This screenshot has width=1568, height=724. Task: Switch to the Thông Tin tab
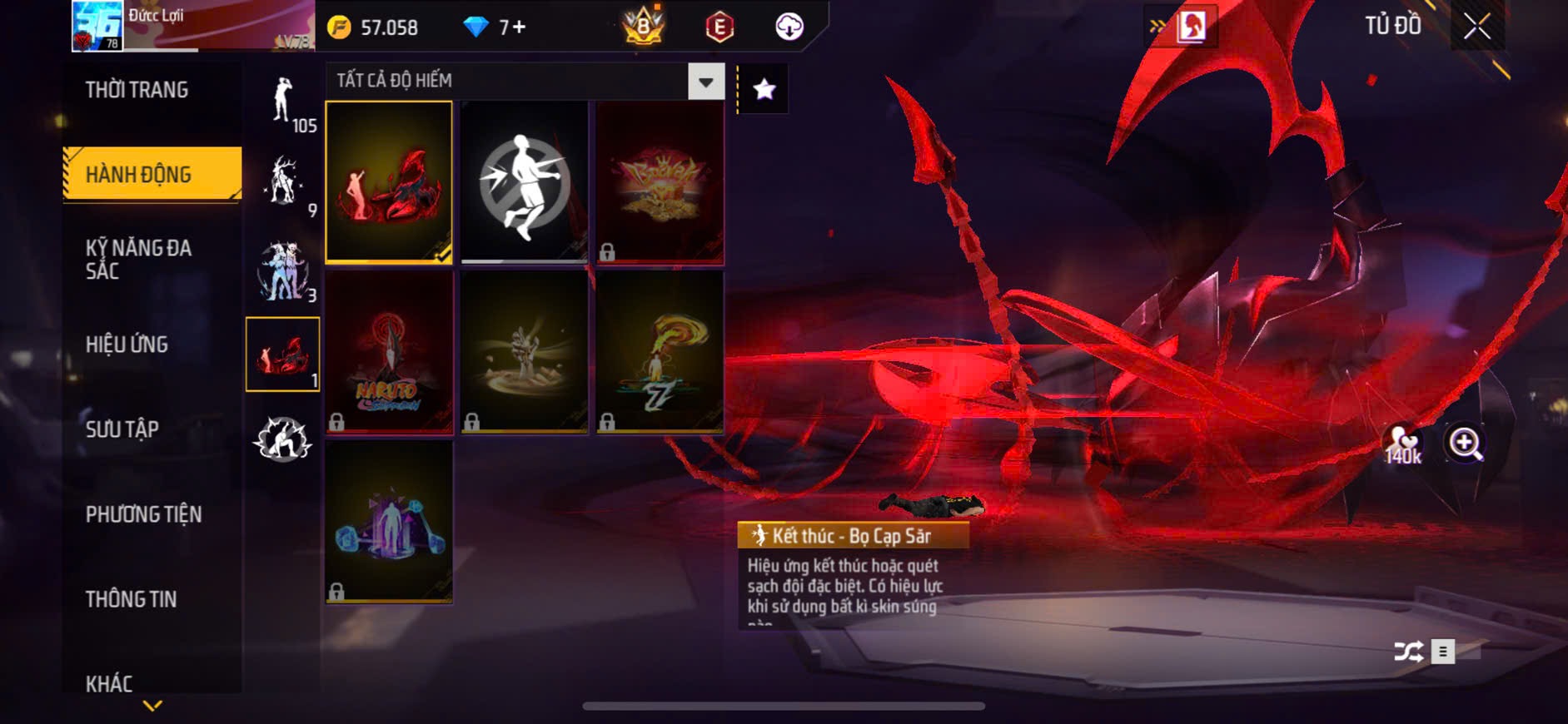tap(131, 599)
